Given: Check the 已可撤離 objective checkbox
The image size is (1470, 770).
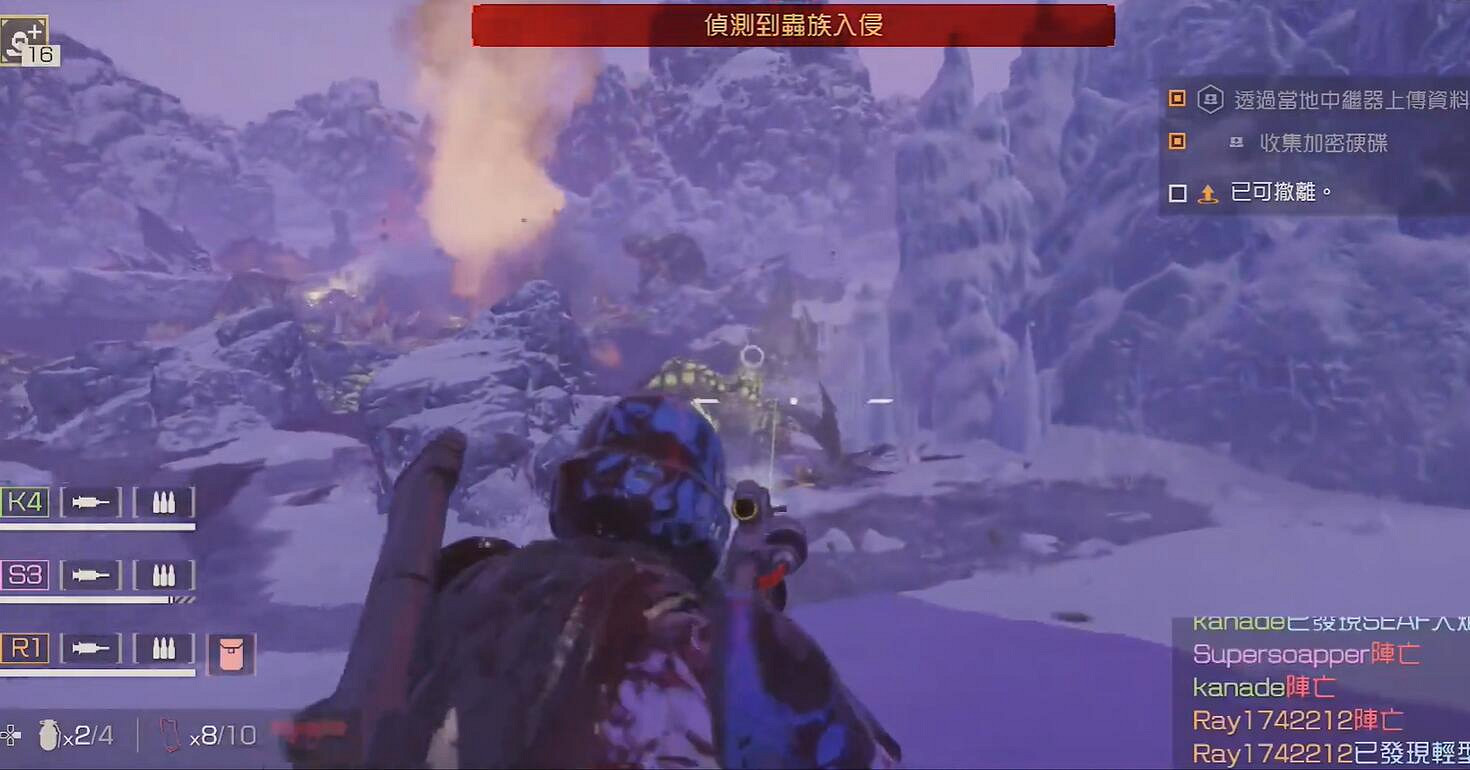Looking at the screenshot, I should (x=1179, y=192).
